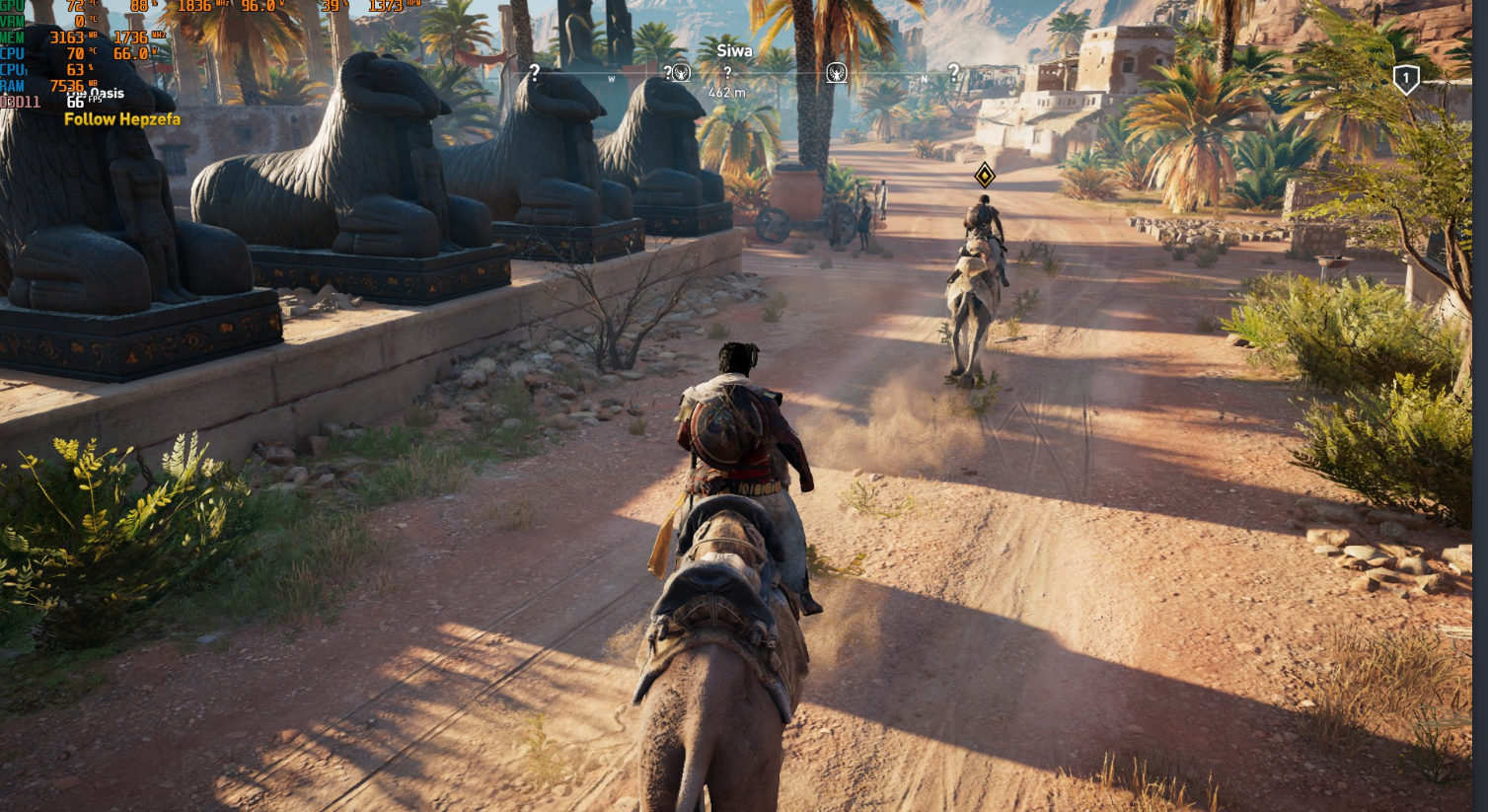Click the yellow diamond quest marker
The width and height of the screenshot is (1488, 812).
[x=984, y=176]
